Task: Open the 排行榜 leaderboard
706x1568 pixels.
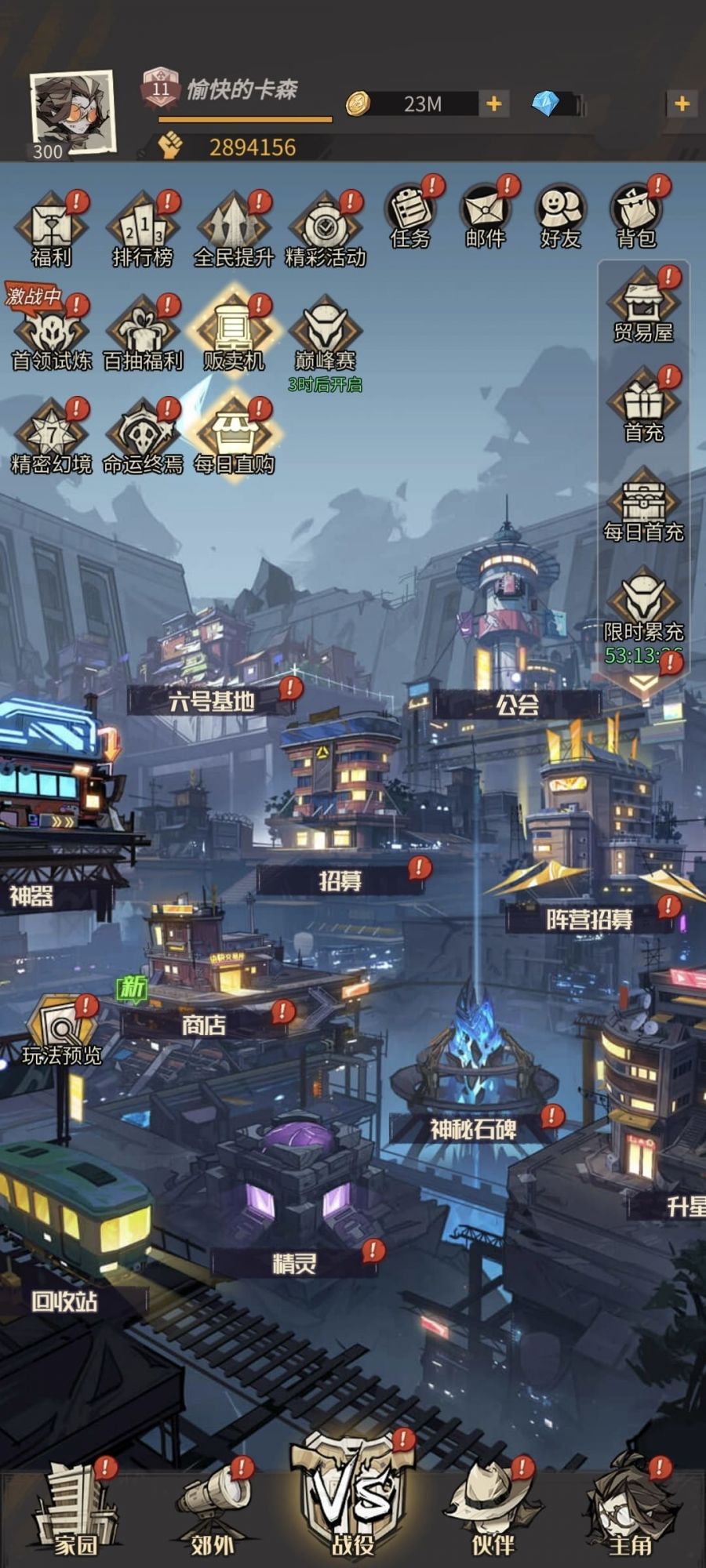Action: 143,229
